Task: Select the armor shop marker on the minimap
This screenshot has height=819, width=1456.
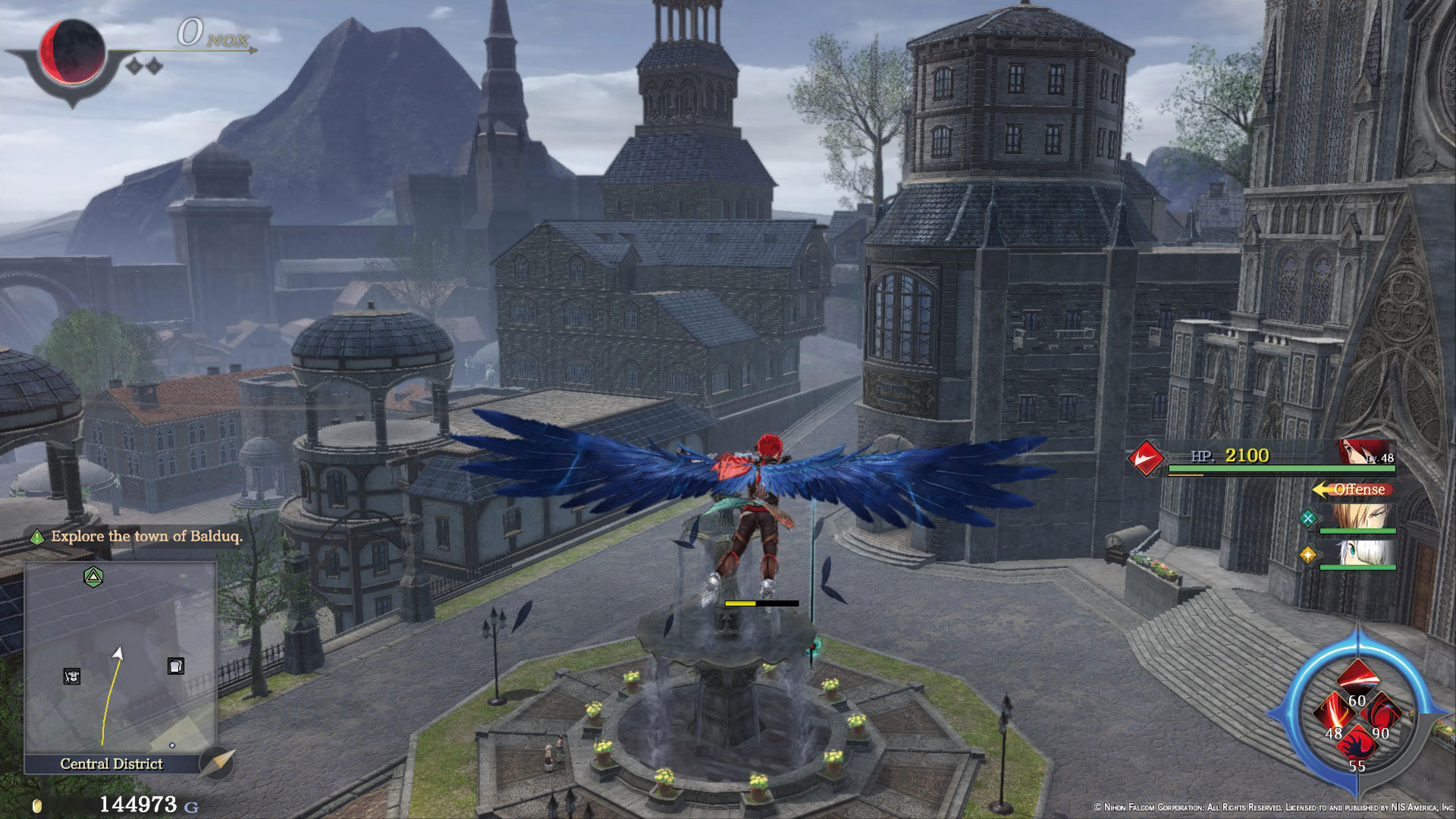Action: point(72,676)
